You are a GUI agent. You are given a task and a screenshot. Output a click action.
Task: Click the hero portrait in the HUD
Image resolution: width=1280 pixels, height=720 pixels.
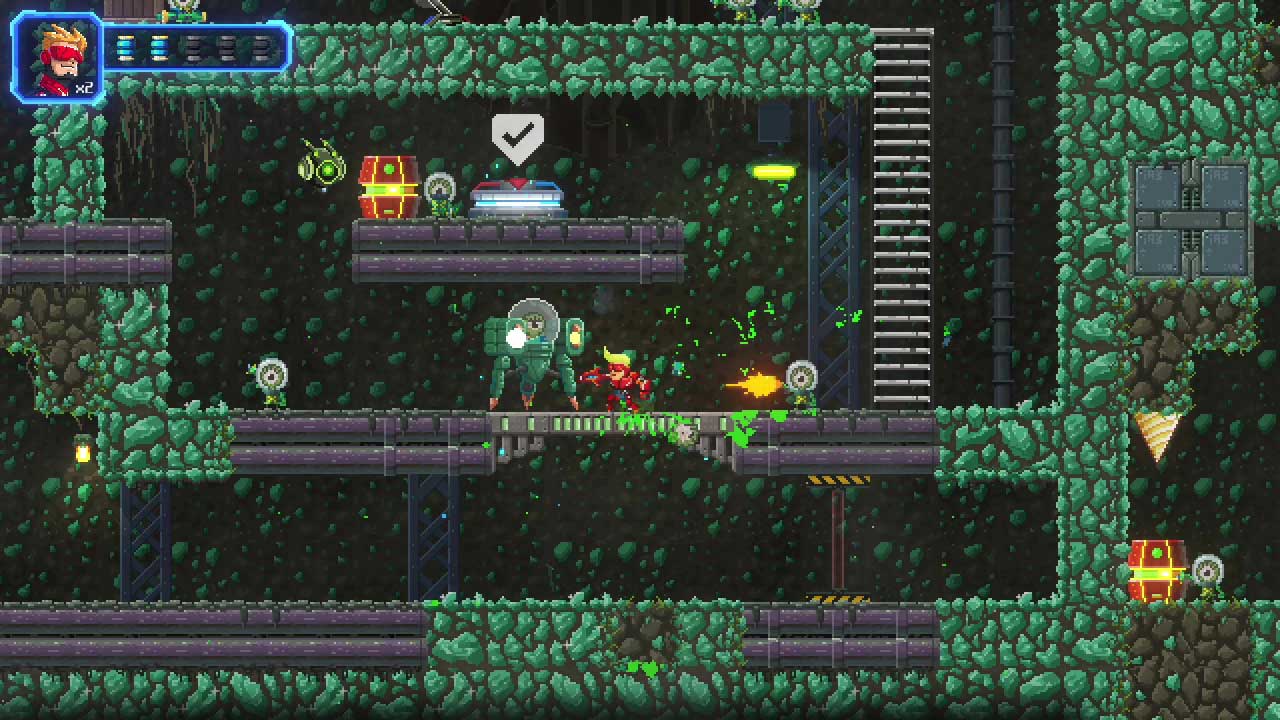[x=57, y=58]
